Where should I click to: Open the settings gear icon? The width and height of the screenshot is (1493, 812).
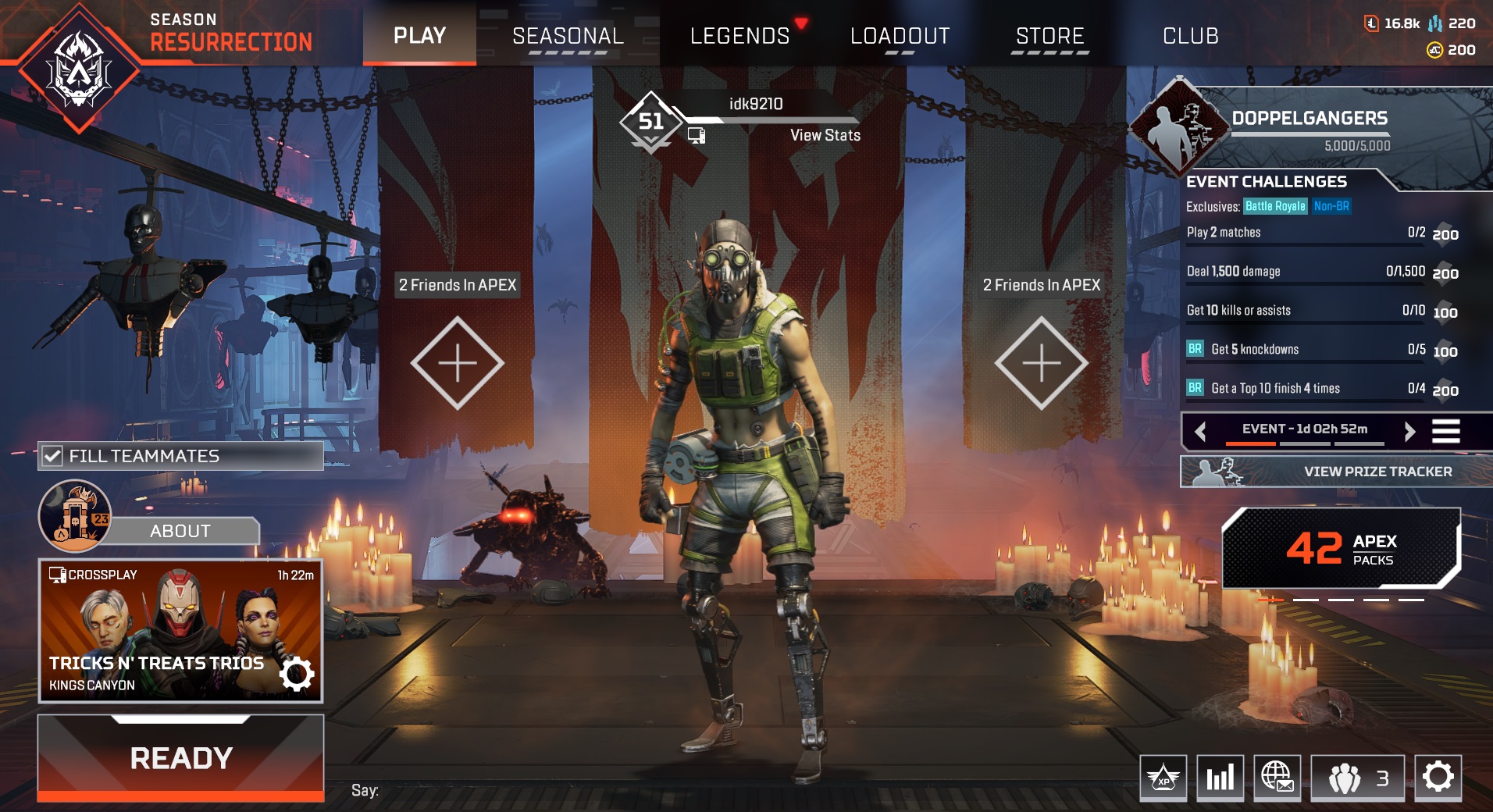(1437, 778)
